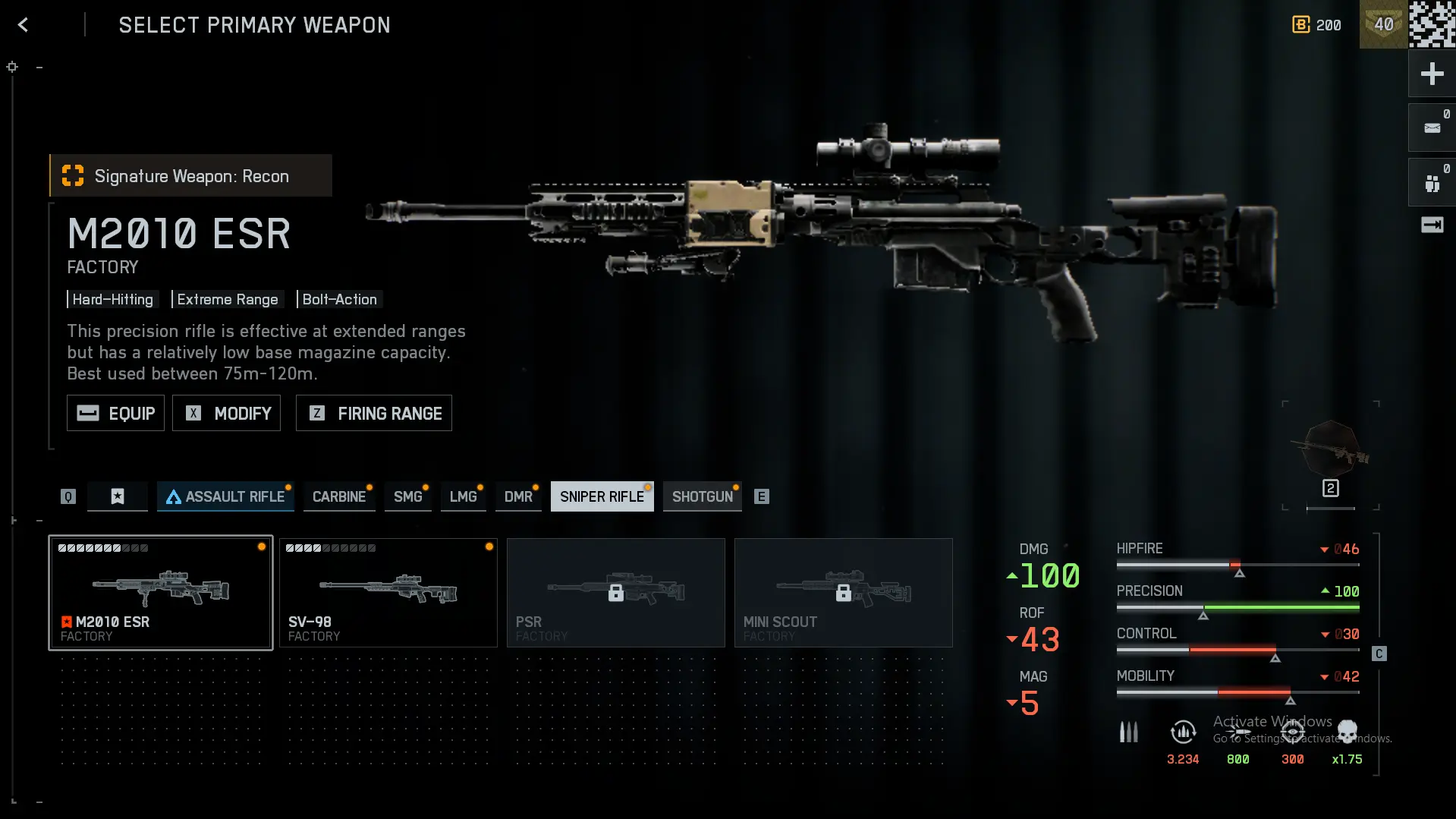Equip the M2010 ESR
The width and height of the screenshot is (1456, 819).
coord(115,413)
